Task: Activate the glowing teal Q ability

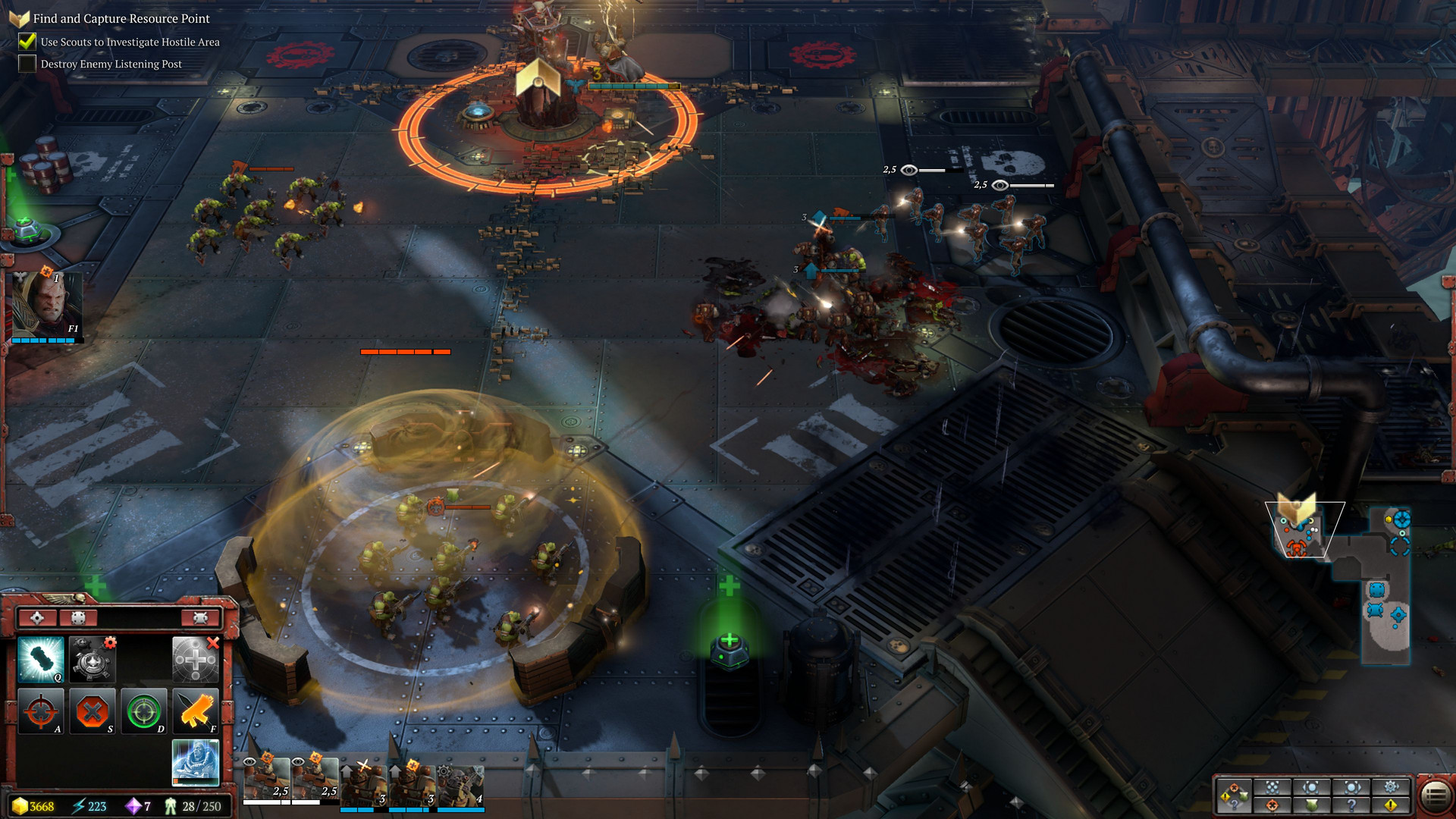Action: (40, 659)
